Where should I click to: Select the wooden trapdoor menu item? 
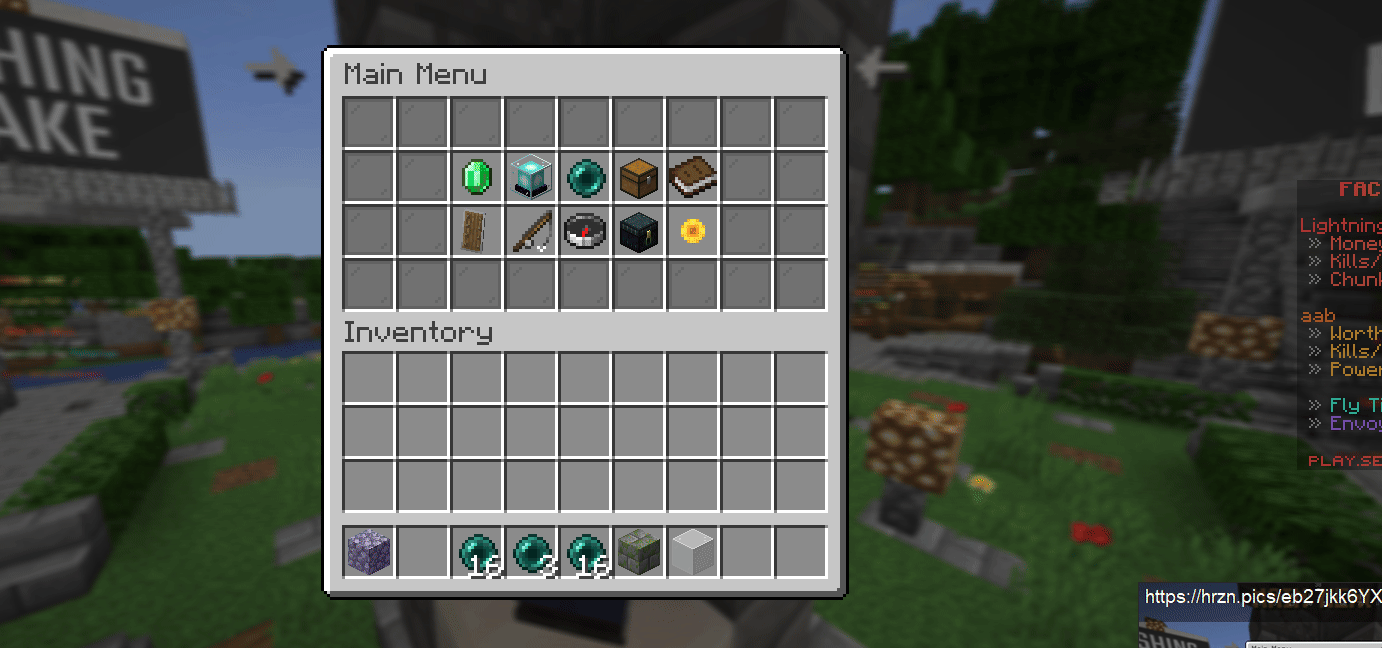[x=477, y=231]
